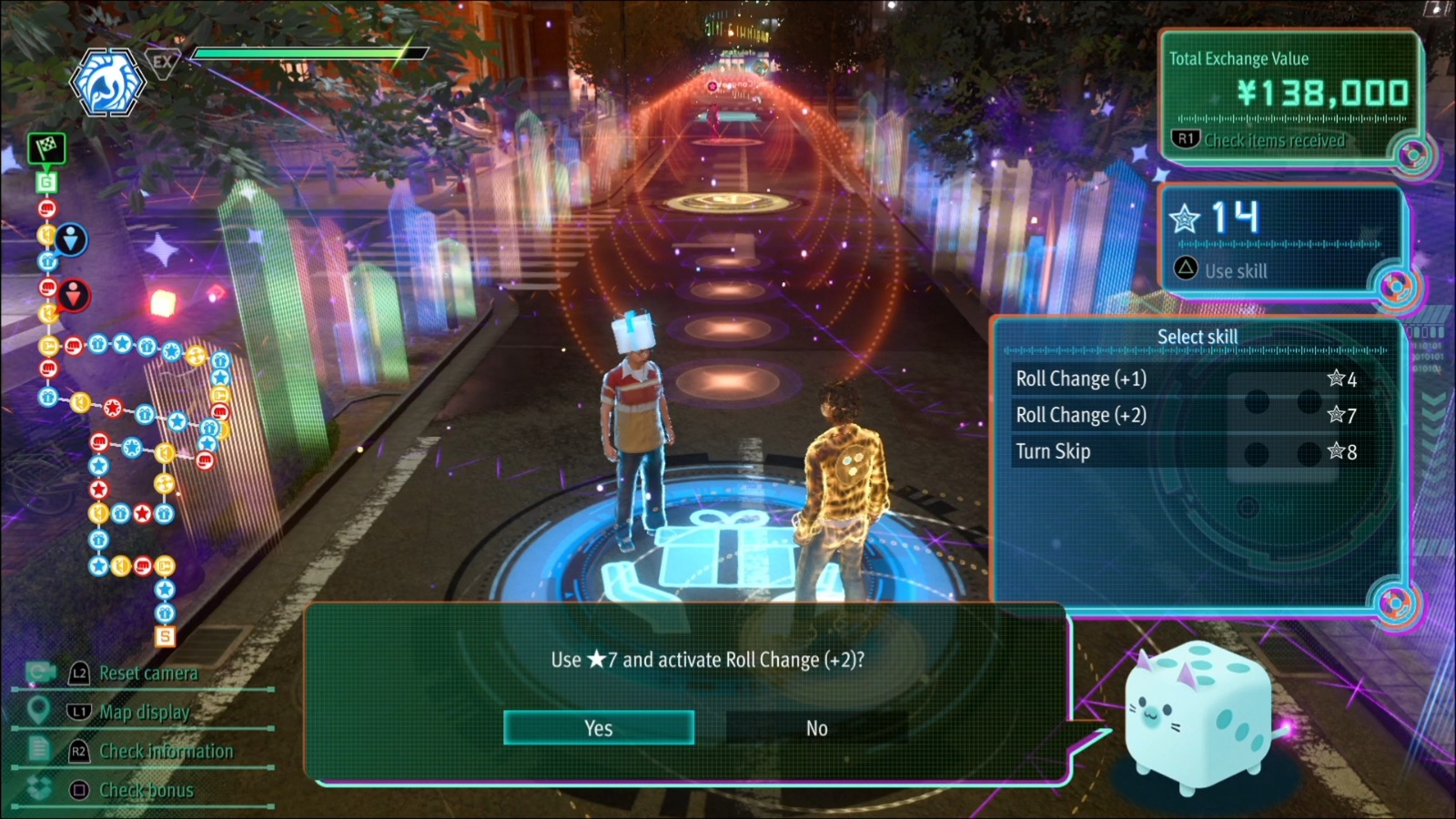Click Check bonus in the controls list
The width and height of the screenshot is (1456, 819).
146,790
